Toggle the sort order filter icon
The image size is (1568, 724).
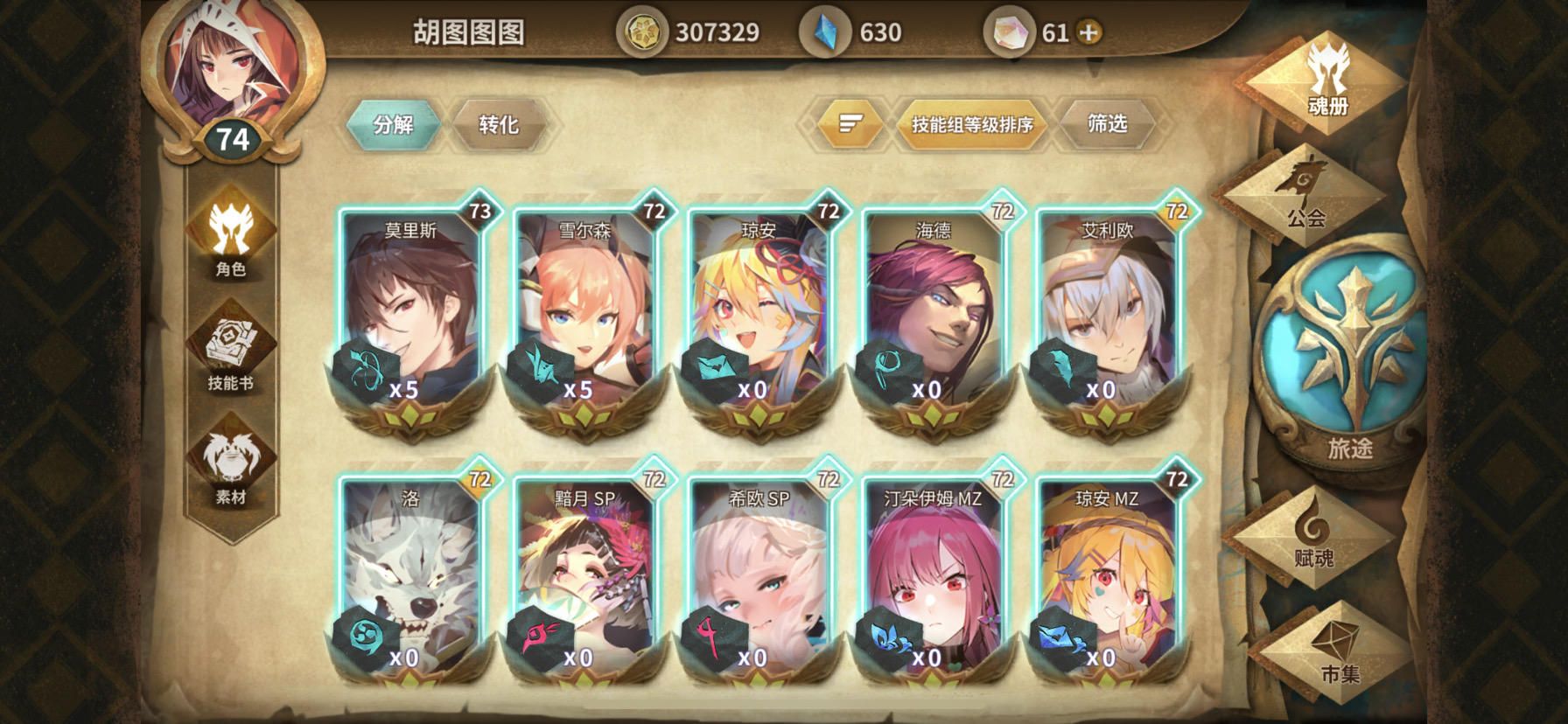(x=850, y=124)
